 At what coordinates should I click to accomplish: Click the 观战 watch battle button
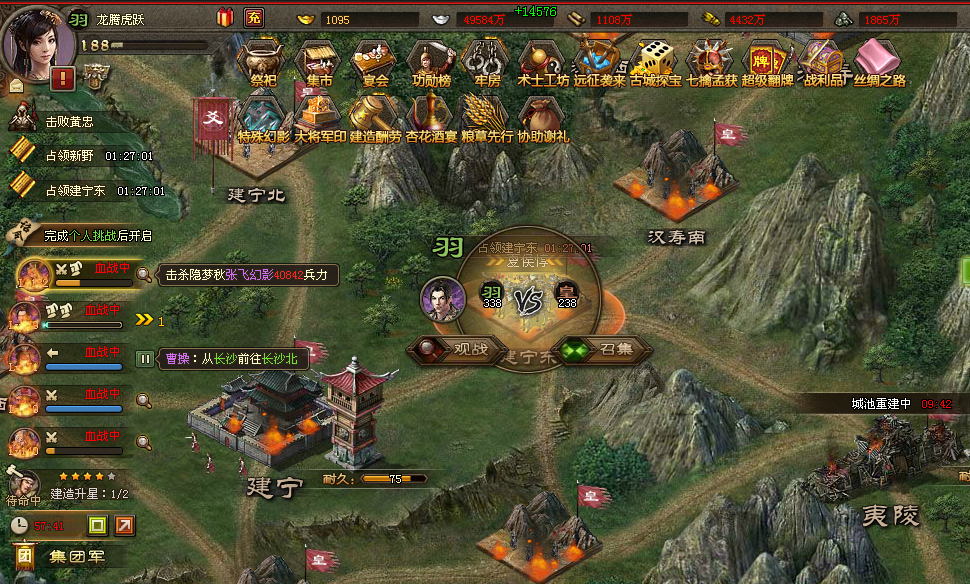[x=455, y=350]
